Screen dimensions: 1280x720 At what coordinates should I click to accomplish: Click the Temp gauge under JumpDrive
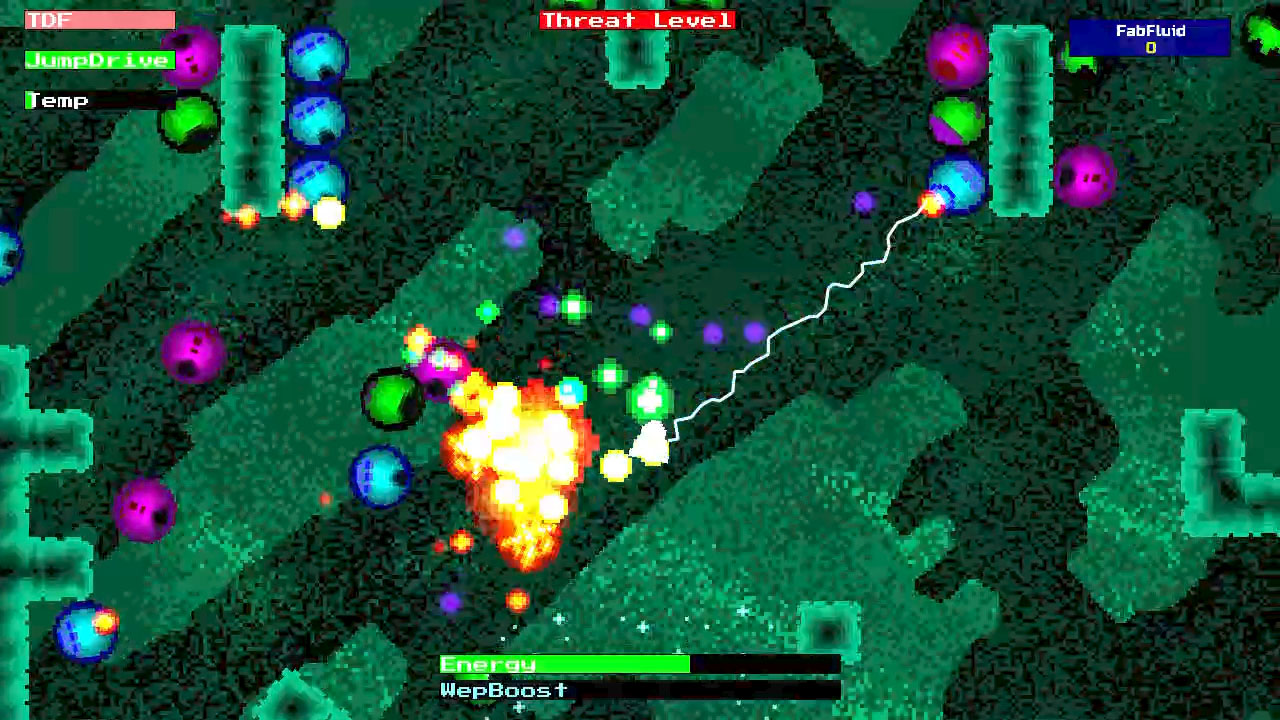click(x=100, y=100)
